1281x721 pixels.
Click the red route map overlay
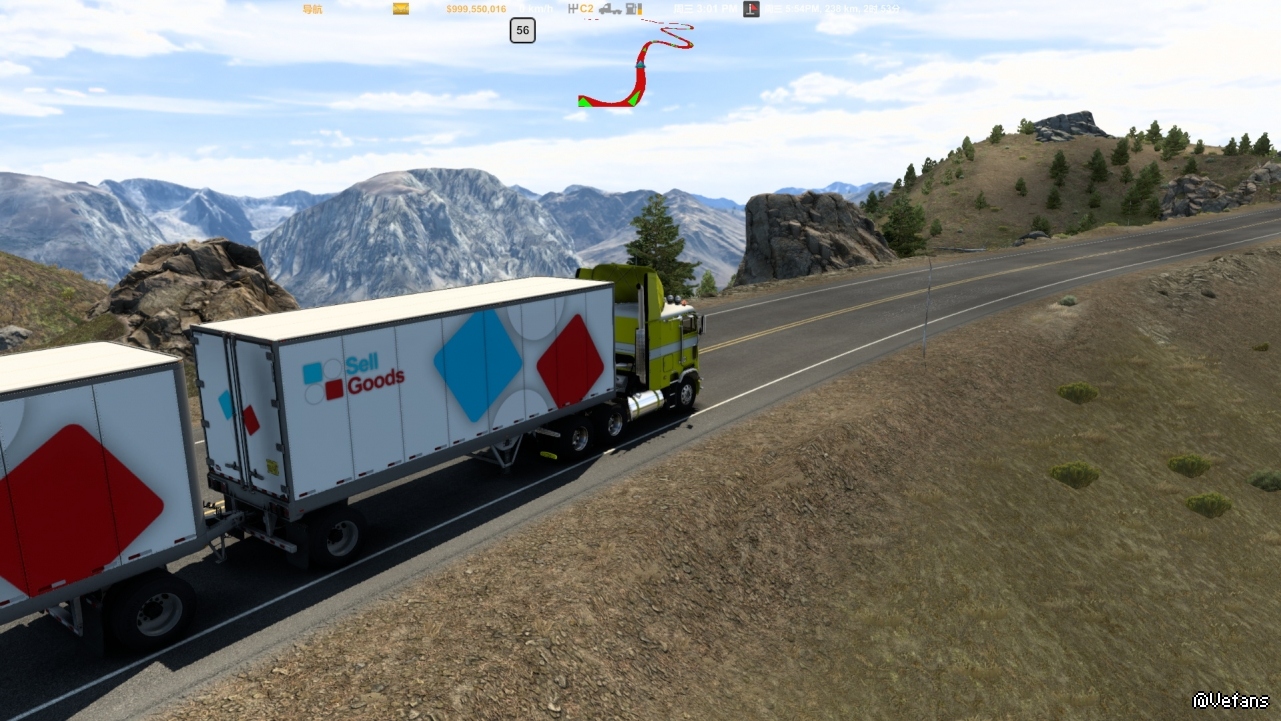640,68
